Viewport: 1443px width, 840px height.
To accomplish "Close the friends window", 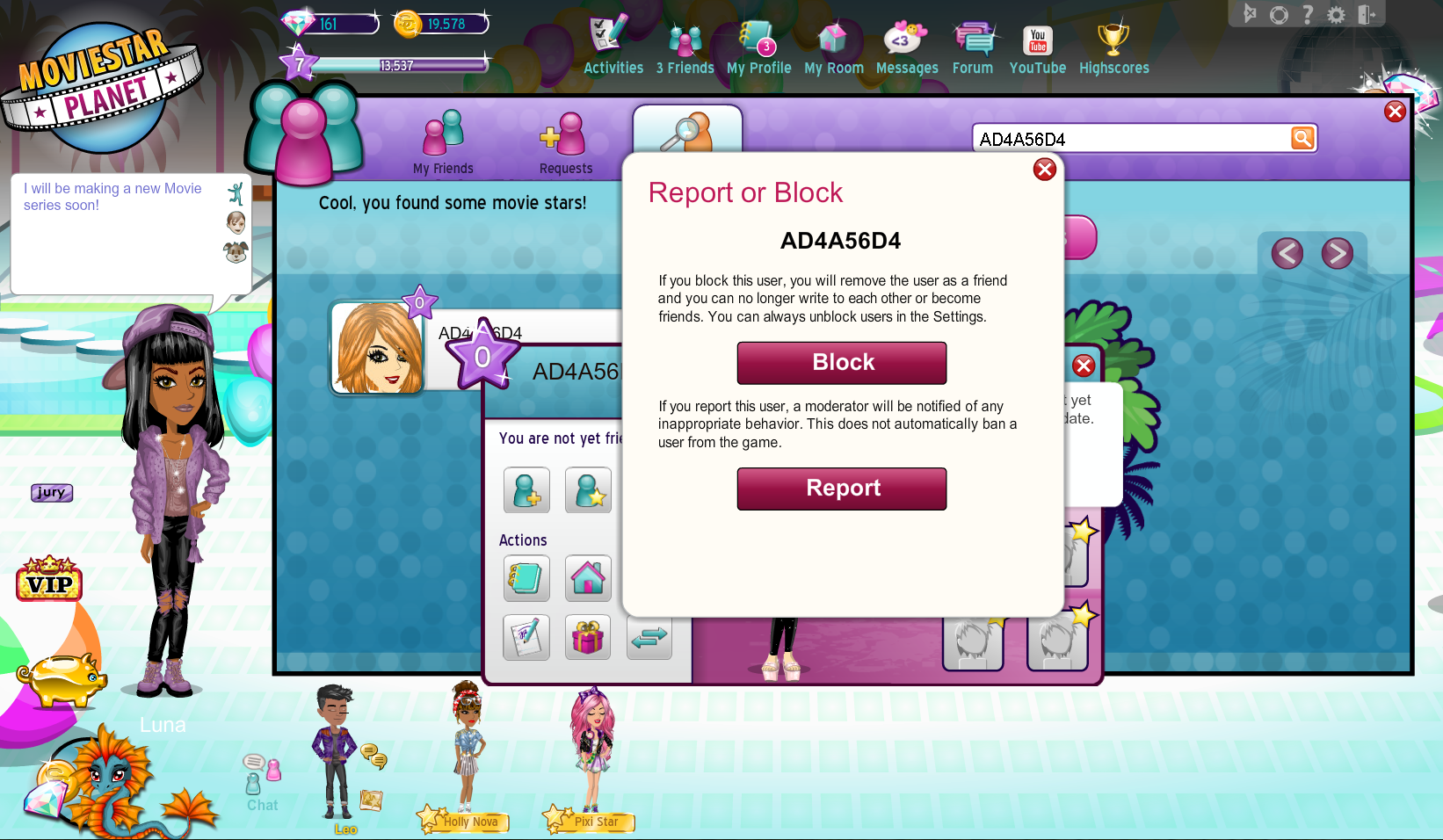I will click(x=1395, y=112).
